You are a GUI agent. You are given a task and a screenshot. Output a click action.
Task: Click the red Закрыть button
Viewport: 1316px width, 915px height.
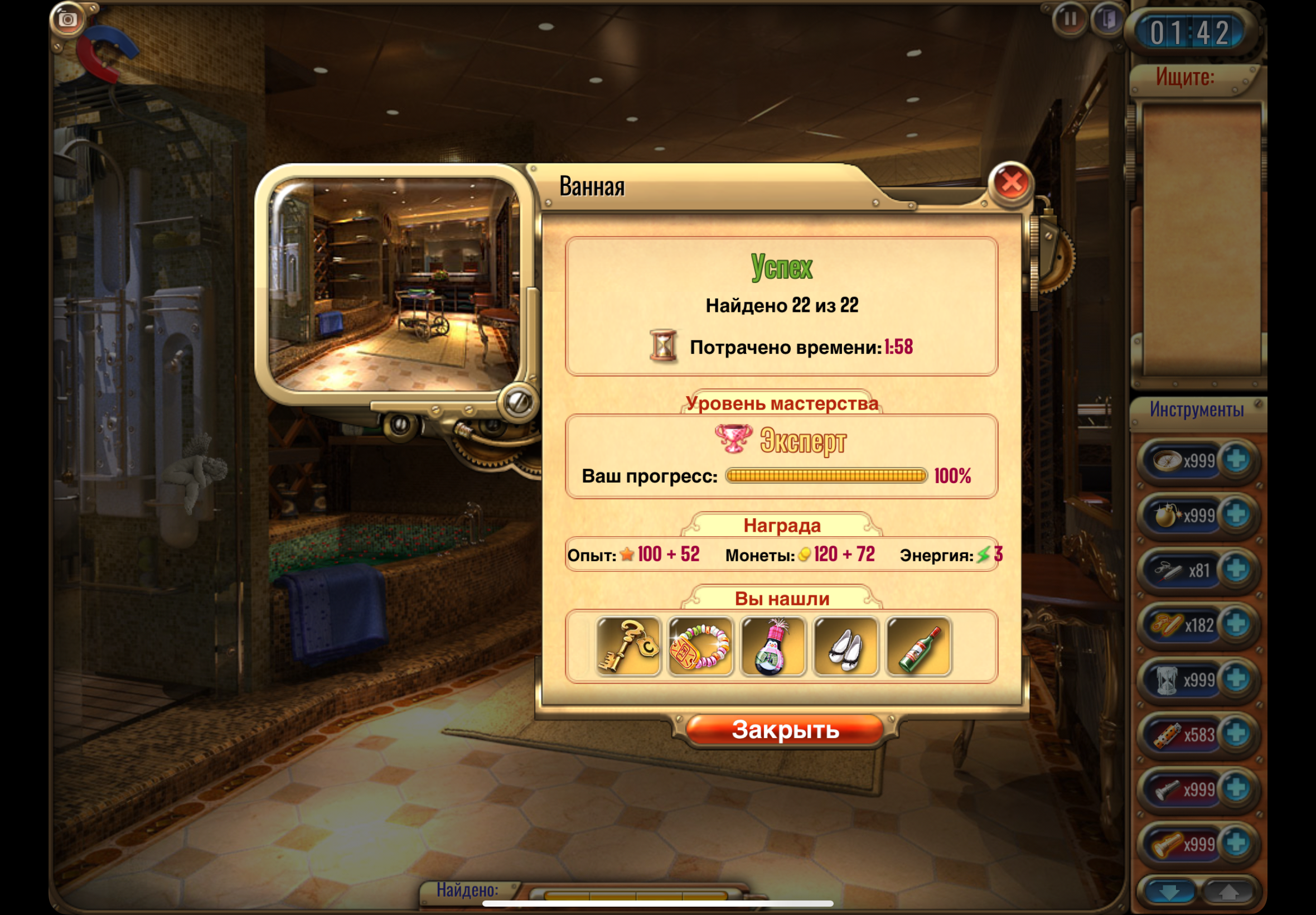785,730
